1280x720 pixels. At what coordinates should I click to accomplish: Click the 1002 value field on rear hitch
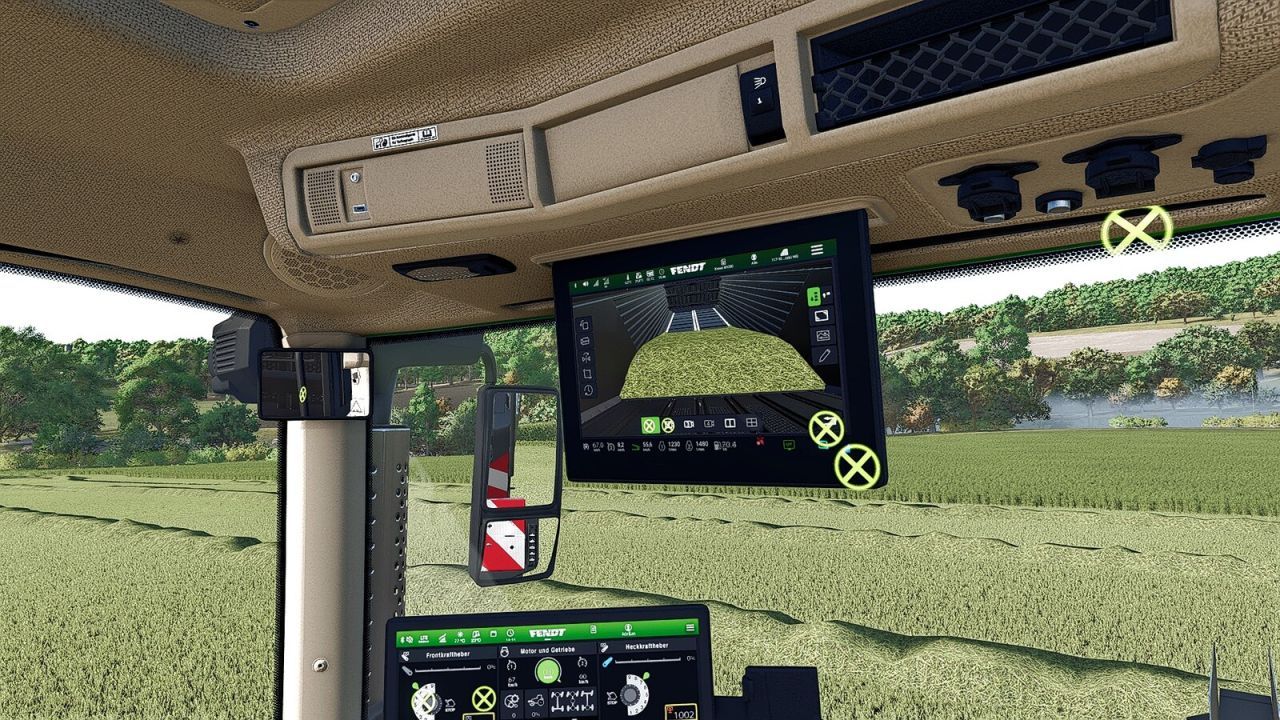point(683,714)
